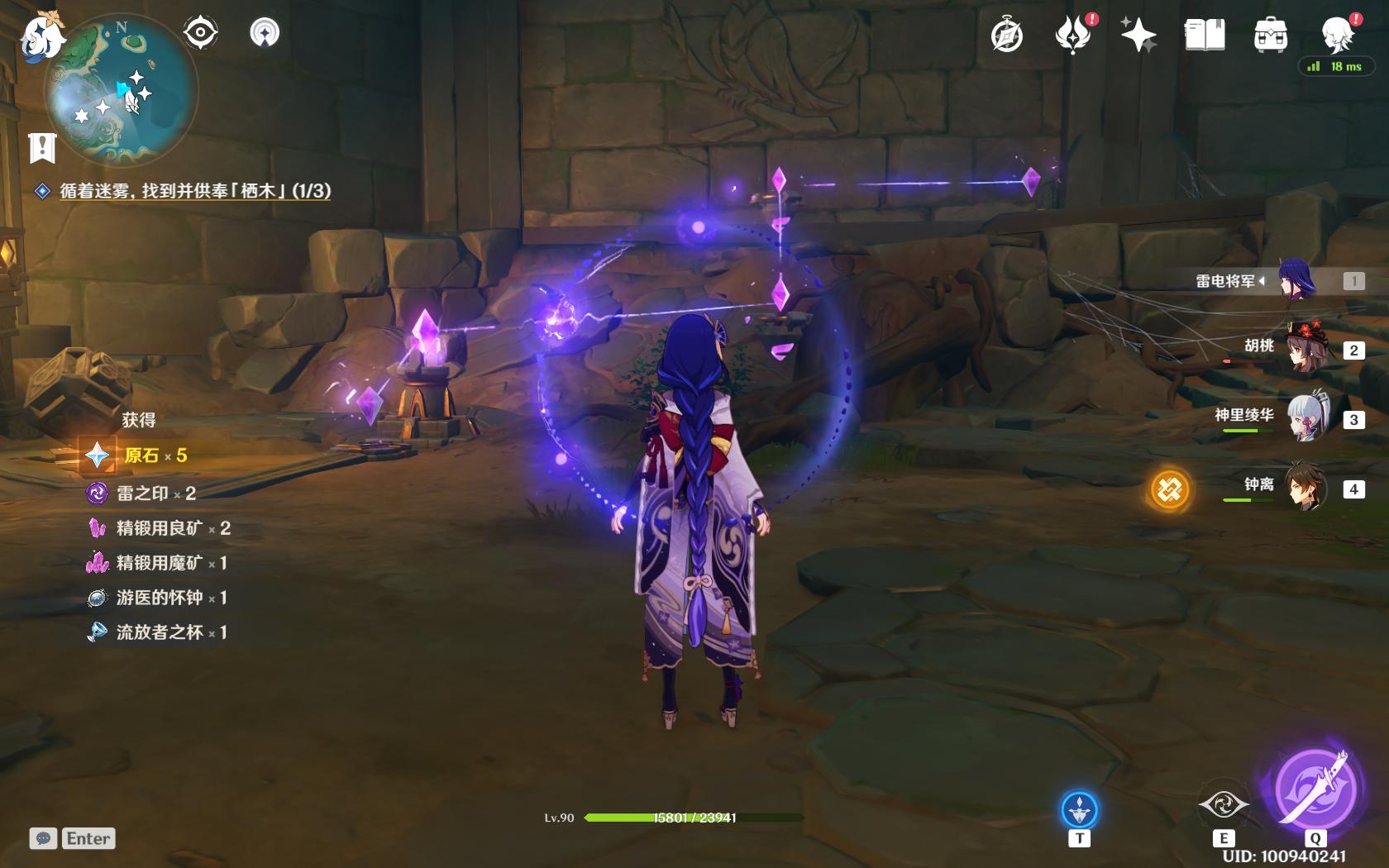The width and height of the screenshot is (1389, 868).
Task: Use the blue gadget quick-use icon
Action: point(1079,810)
